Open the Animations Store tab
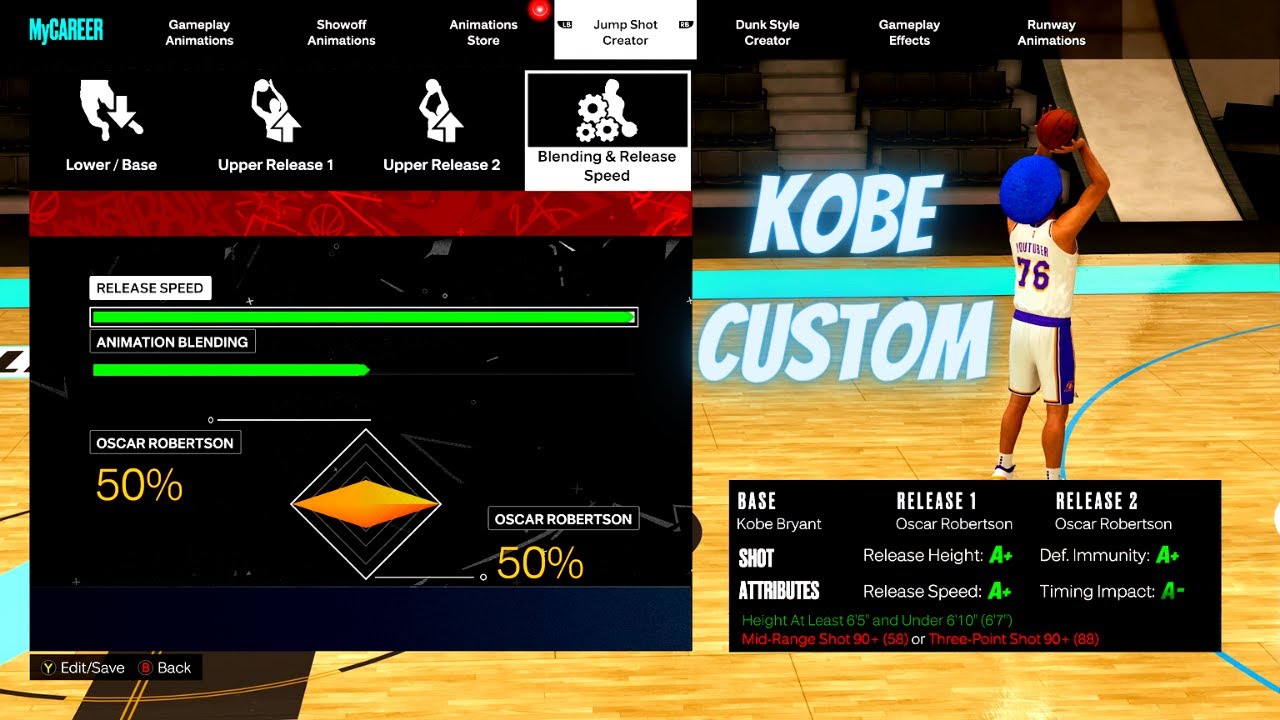The image size is (1280, 720). pos(483,32)
